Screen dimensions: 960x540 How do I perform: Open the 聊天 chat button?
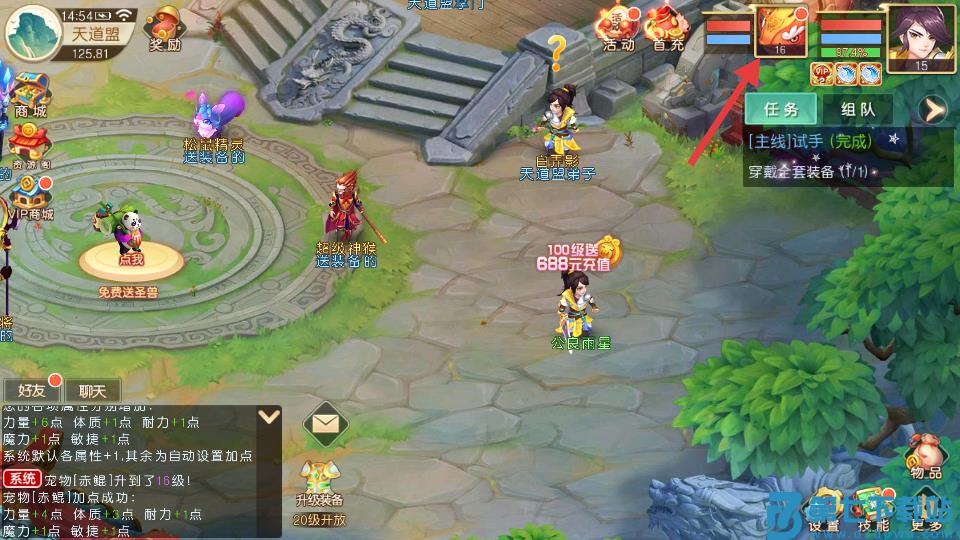click(93, 390)
